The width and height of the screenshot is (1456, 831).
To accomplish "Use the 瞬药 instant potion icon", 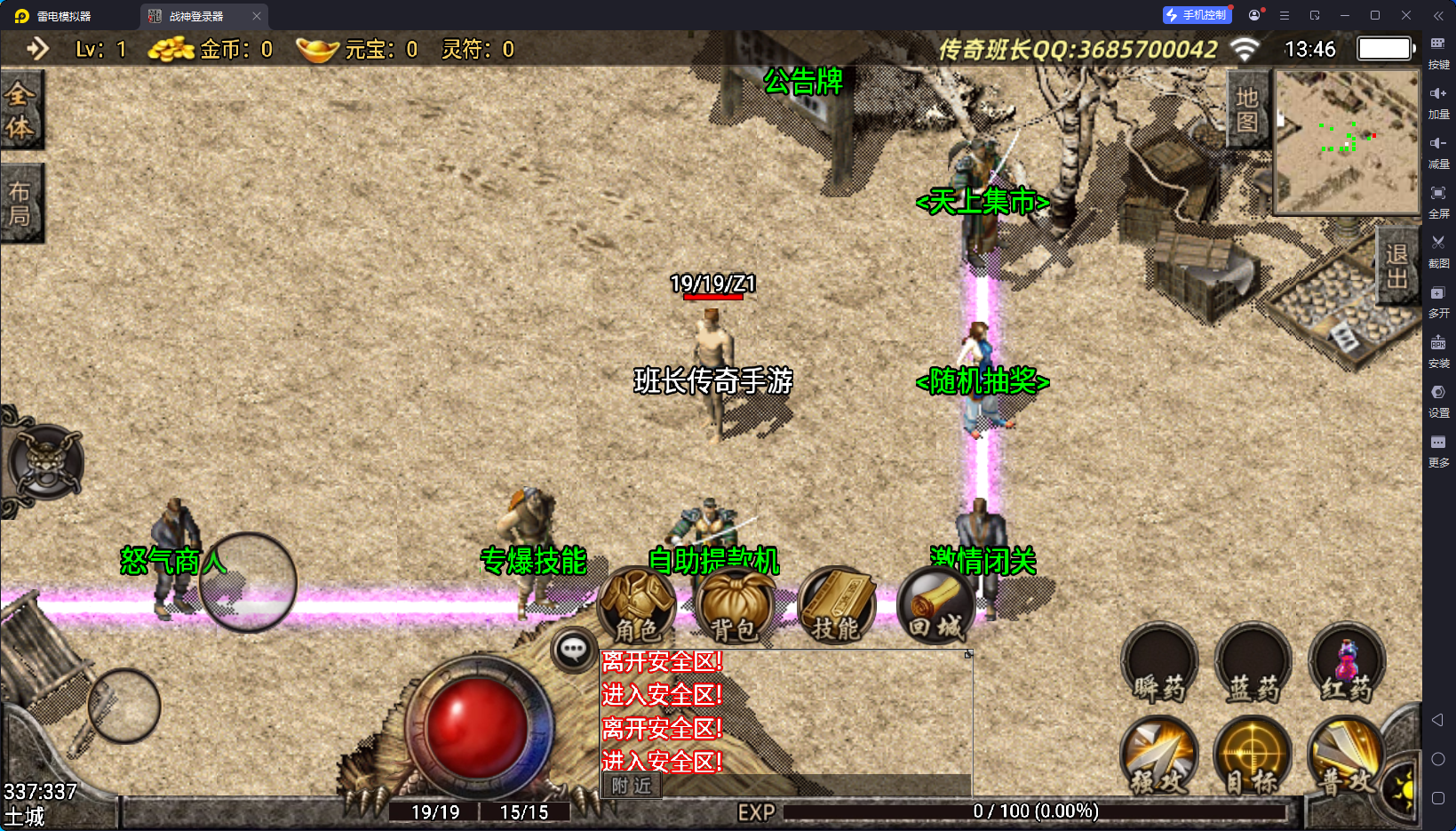I will (x=1159, y=665).
